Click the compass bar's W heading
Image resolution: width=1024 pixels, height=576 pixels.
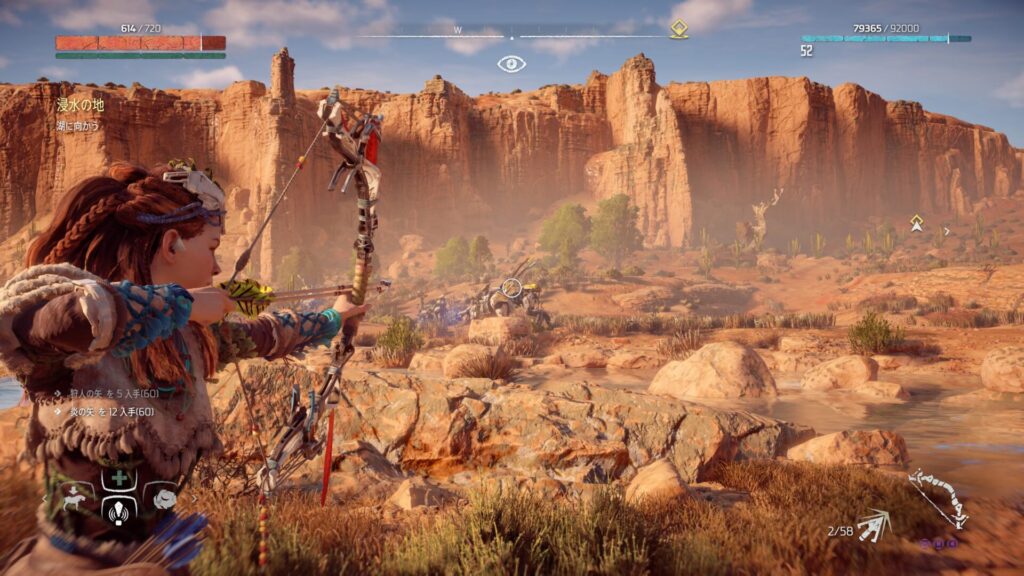coord(458,30)
